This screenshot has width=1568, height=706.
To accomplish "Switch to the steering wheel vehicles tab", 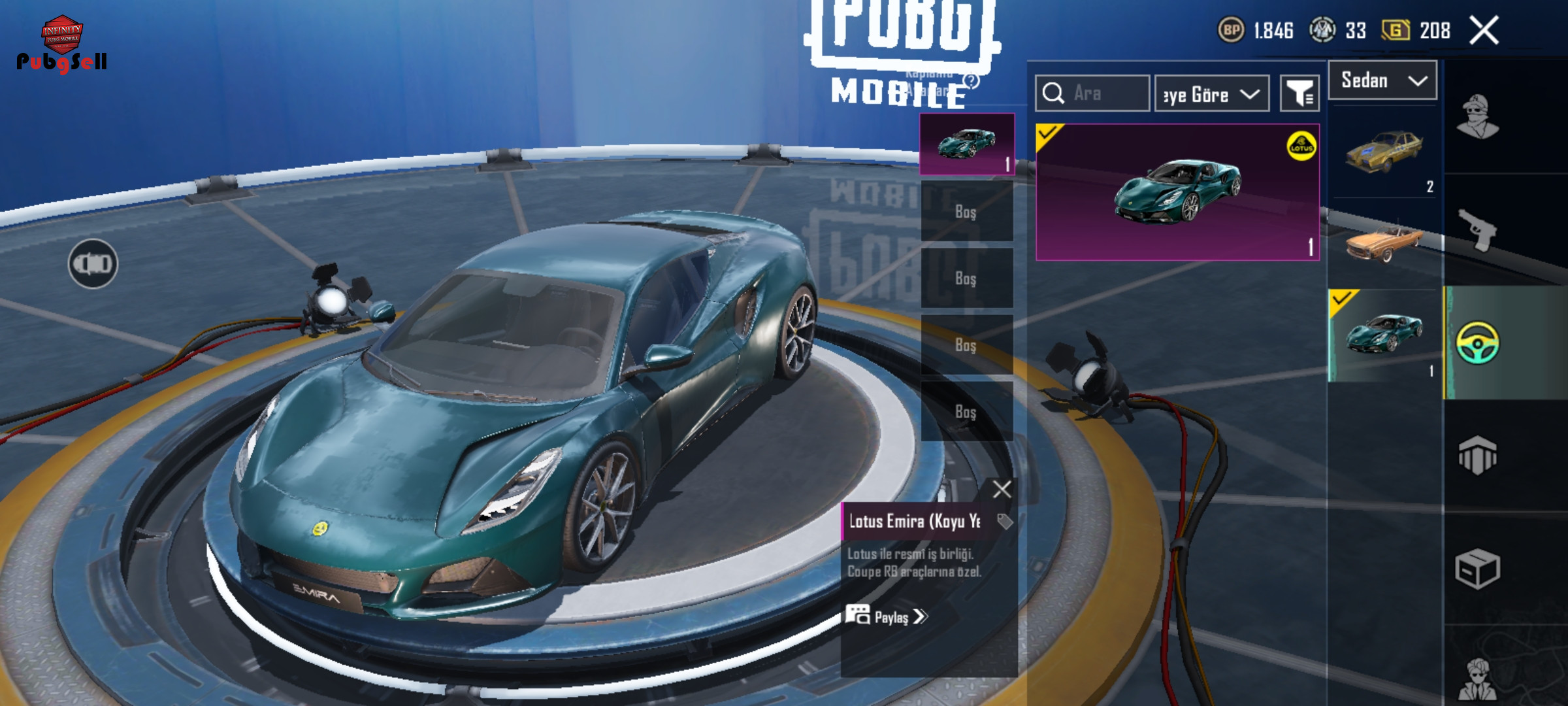I will [1478, 343].
